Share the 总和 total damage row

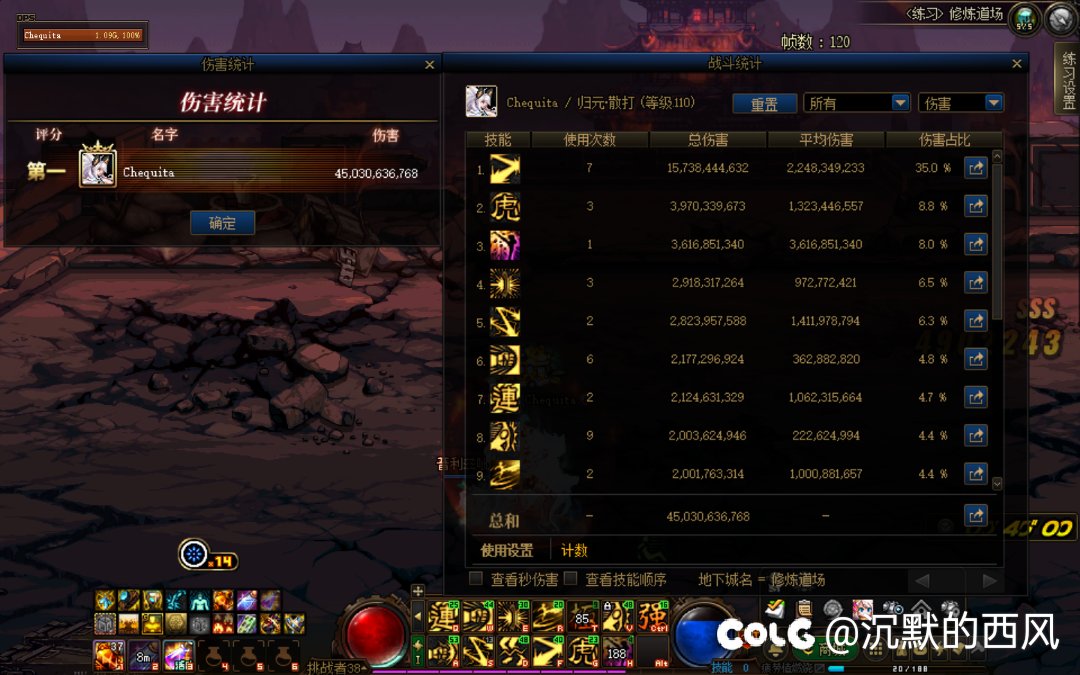coord(975,516)
